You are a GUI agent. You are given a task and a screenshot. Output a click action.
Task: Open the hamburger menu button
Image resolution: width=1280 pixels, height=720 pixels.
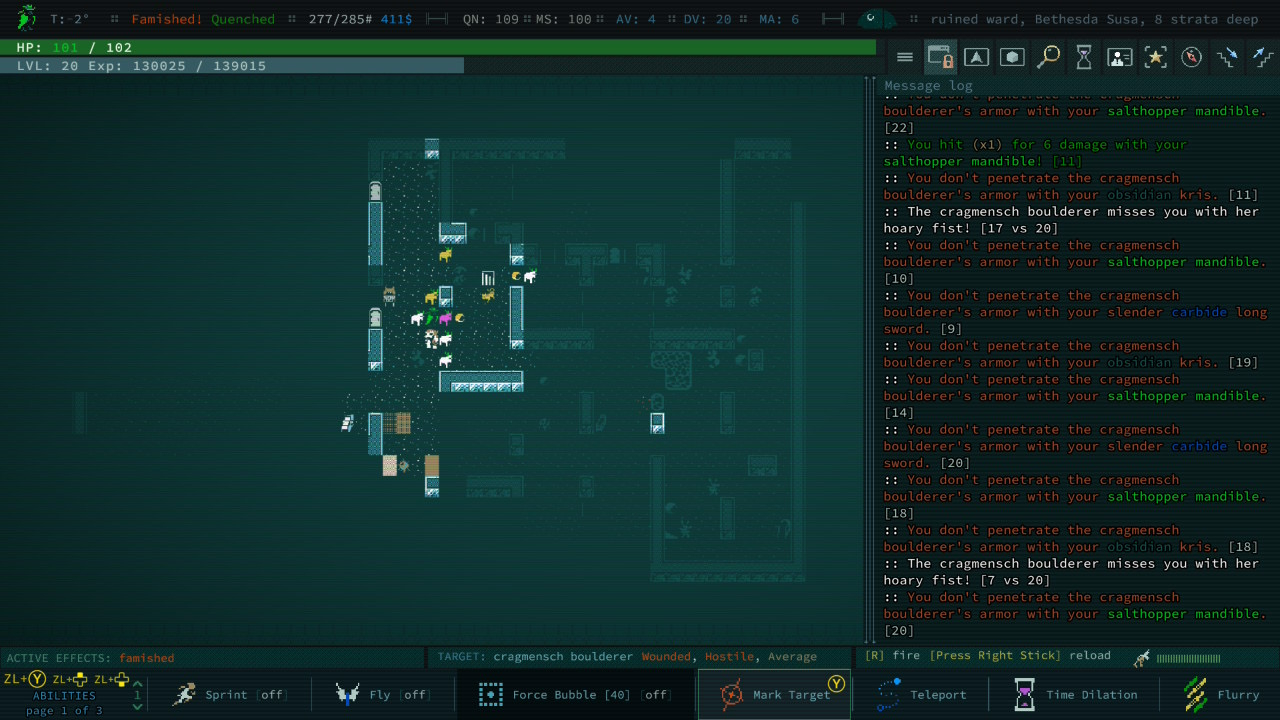904,58
